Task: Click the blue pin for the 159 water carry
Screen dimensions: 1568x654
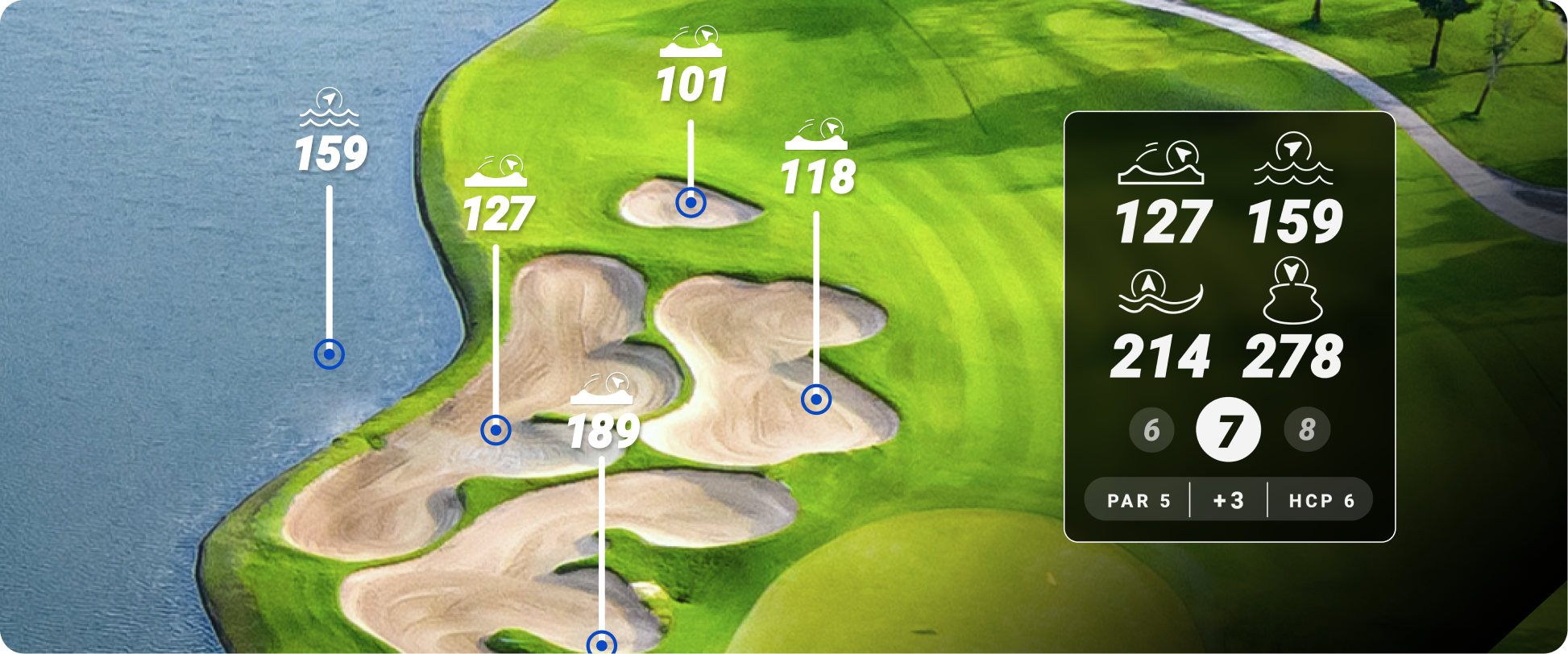Action: (x=330, y=355)
